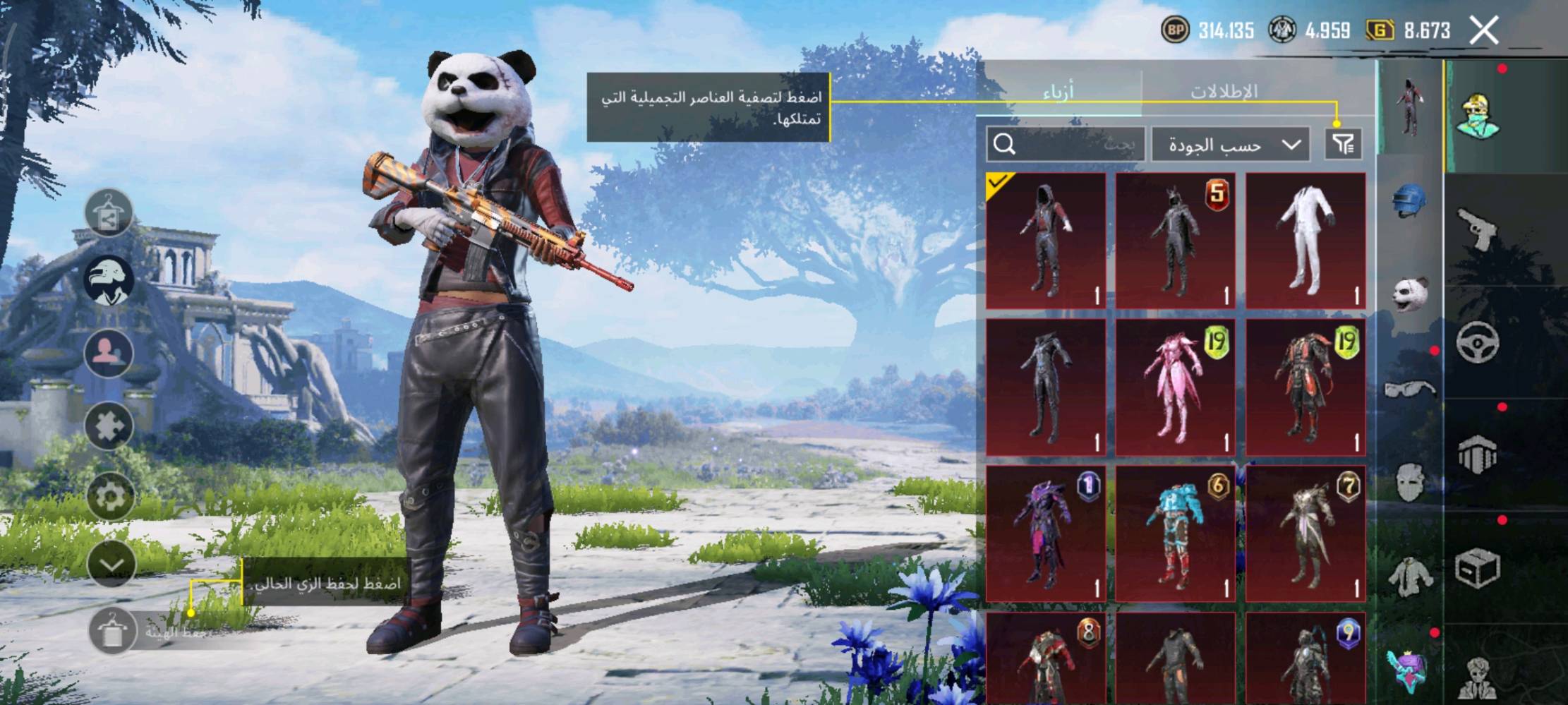Viewport: 1568px width, 705px height.
Task: Save the current outfit with hanger button
Action: (111, 631)
